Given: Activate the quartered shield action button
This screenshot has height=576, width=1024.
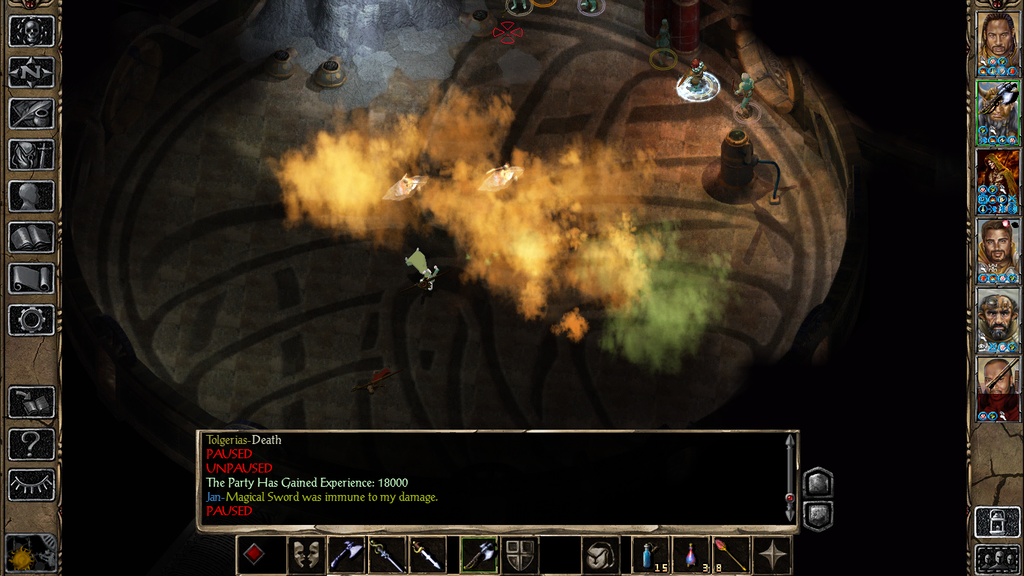Looking at the screenshot, I should (521, 555).
